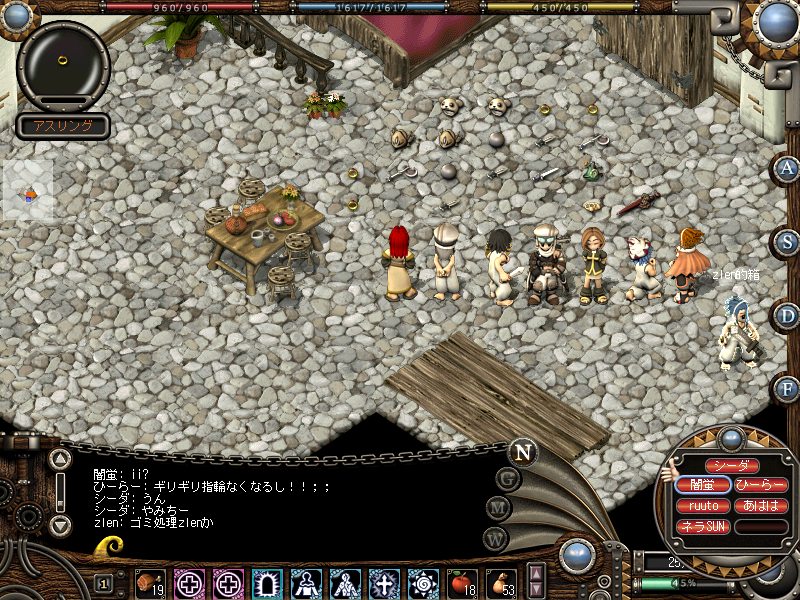Choose party member あはは
This screenshot has width=800, height=600.
(760, 506)
